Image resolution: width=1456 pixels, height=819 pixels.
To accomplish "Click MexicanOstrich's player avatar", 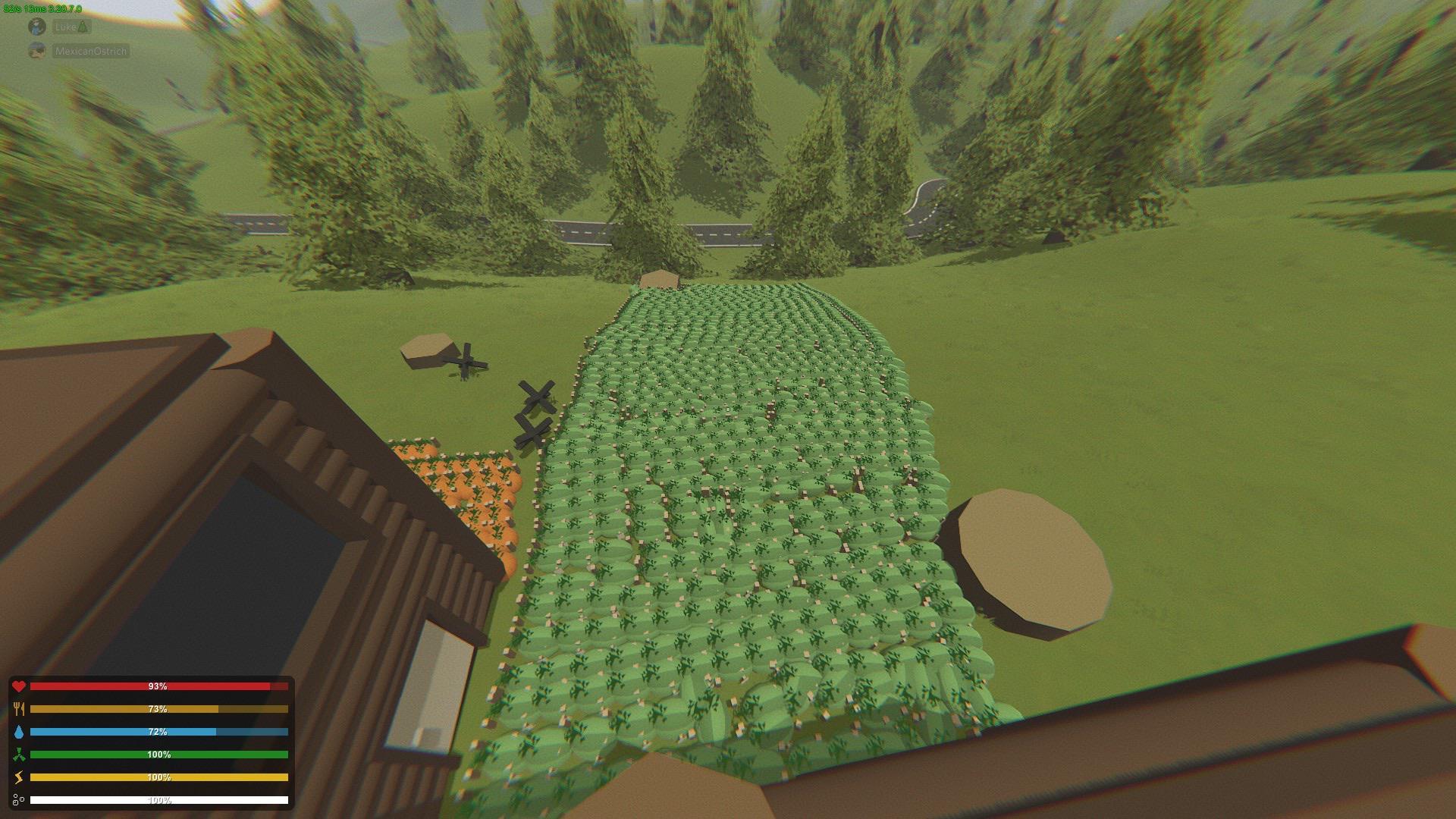I will coord(36,52).
